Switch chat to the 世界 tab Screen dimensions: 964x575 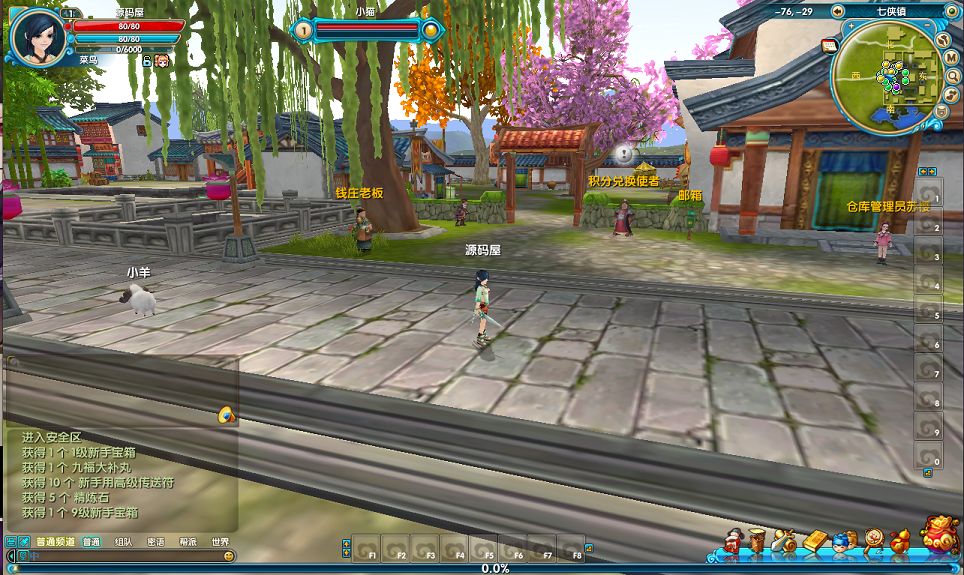(x=220, y=542)
